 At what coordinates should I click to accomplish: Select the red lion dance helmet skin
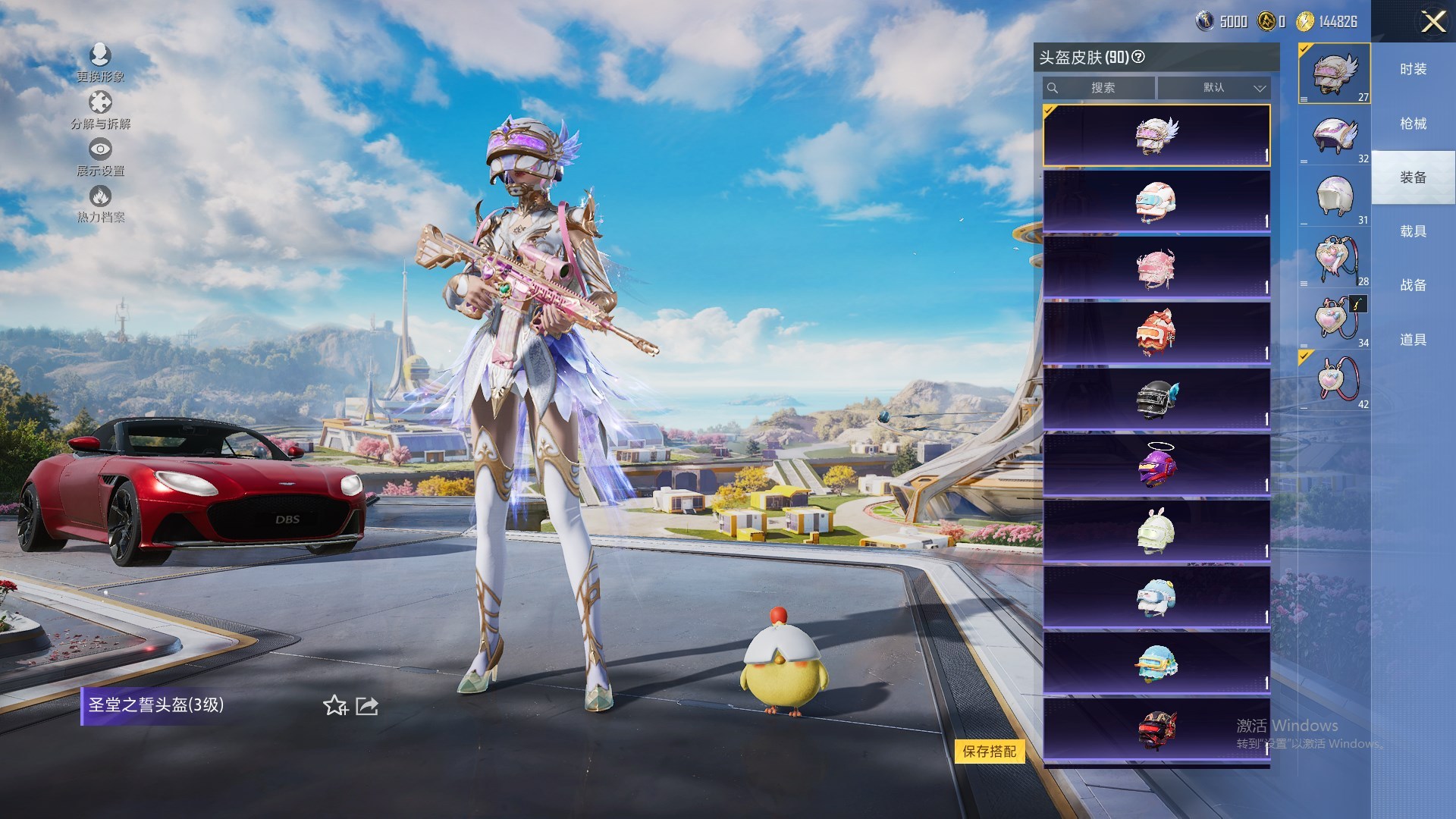[1156, 333]
